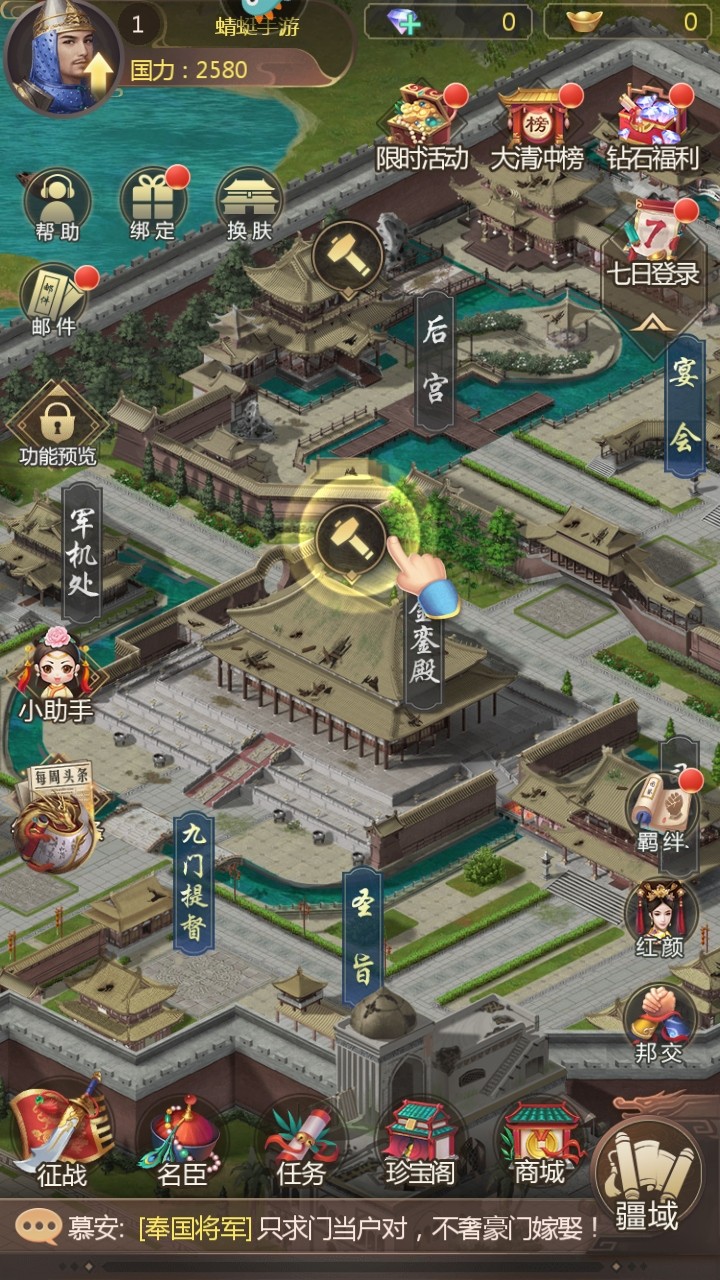Open the 名臣 ministers menu
720x1280 pixels.
point(182,1142)
